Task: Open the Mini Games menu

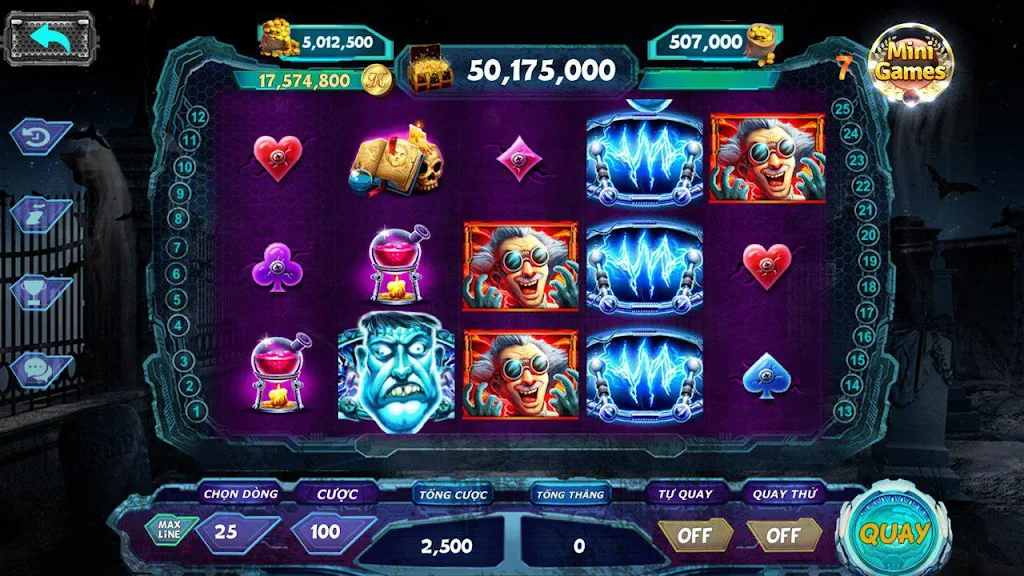Action: 909,64
